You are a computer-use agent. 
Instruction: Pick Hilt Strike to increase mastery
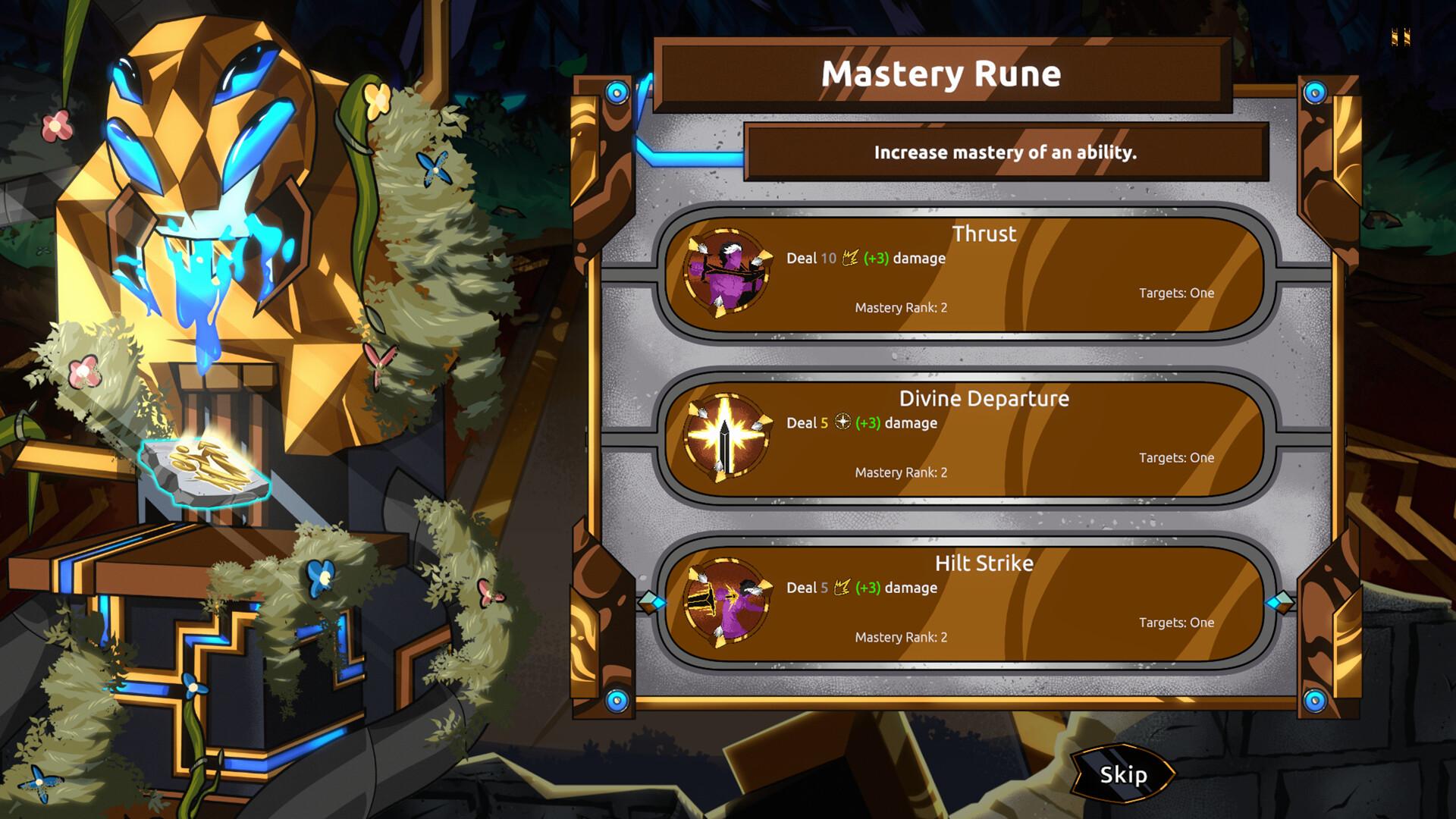pos(965,602)
